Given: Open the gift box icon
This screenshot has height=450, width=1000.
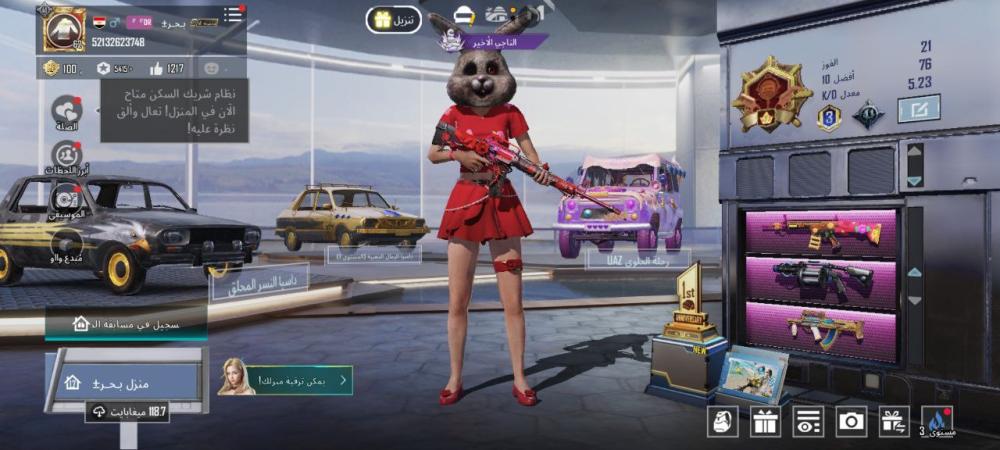Looking at the screenshot, I should pyautogui.click(x=765, y=422).
